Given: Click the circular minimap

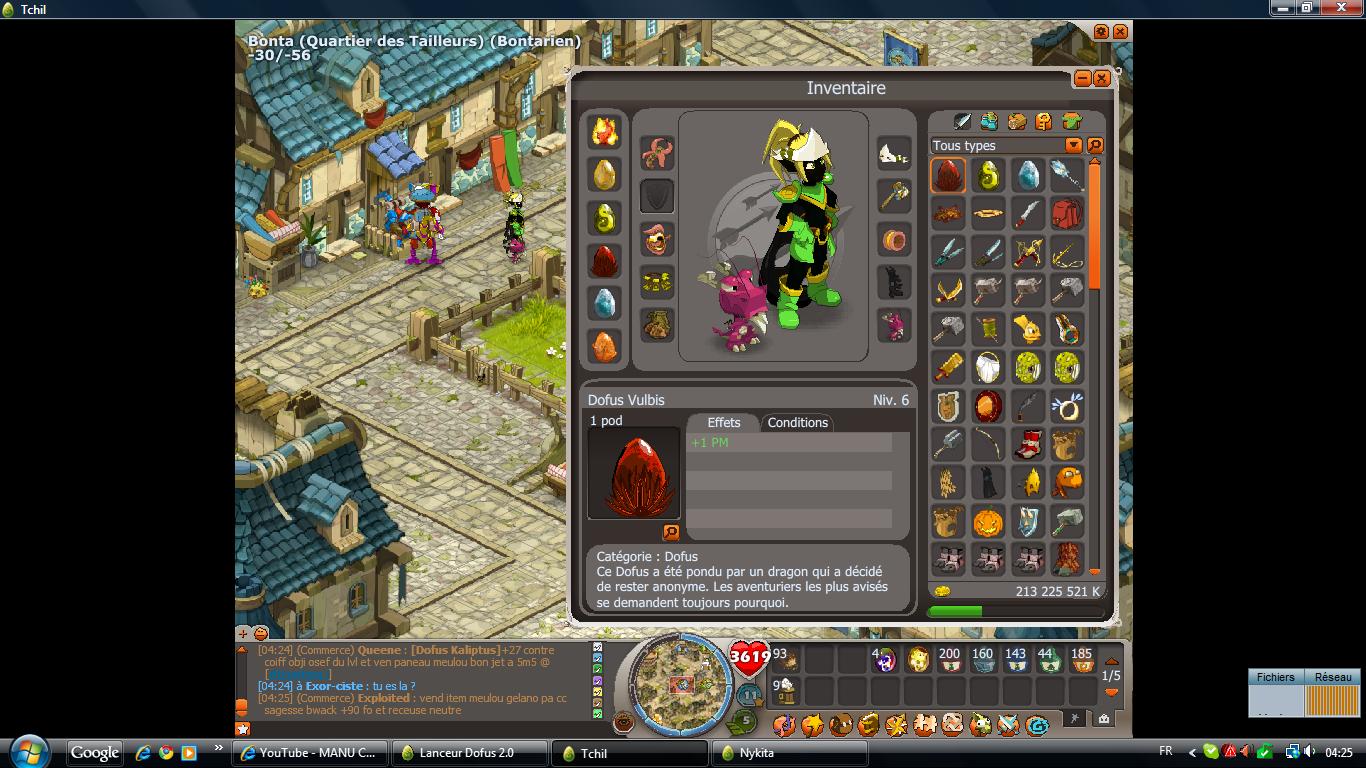Looking at the screenshot, I should (682, 682).
